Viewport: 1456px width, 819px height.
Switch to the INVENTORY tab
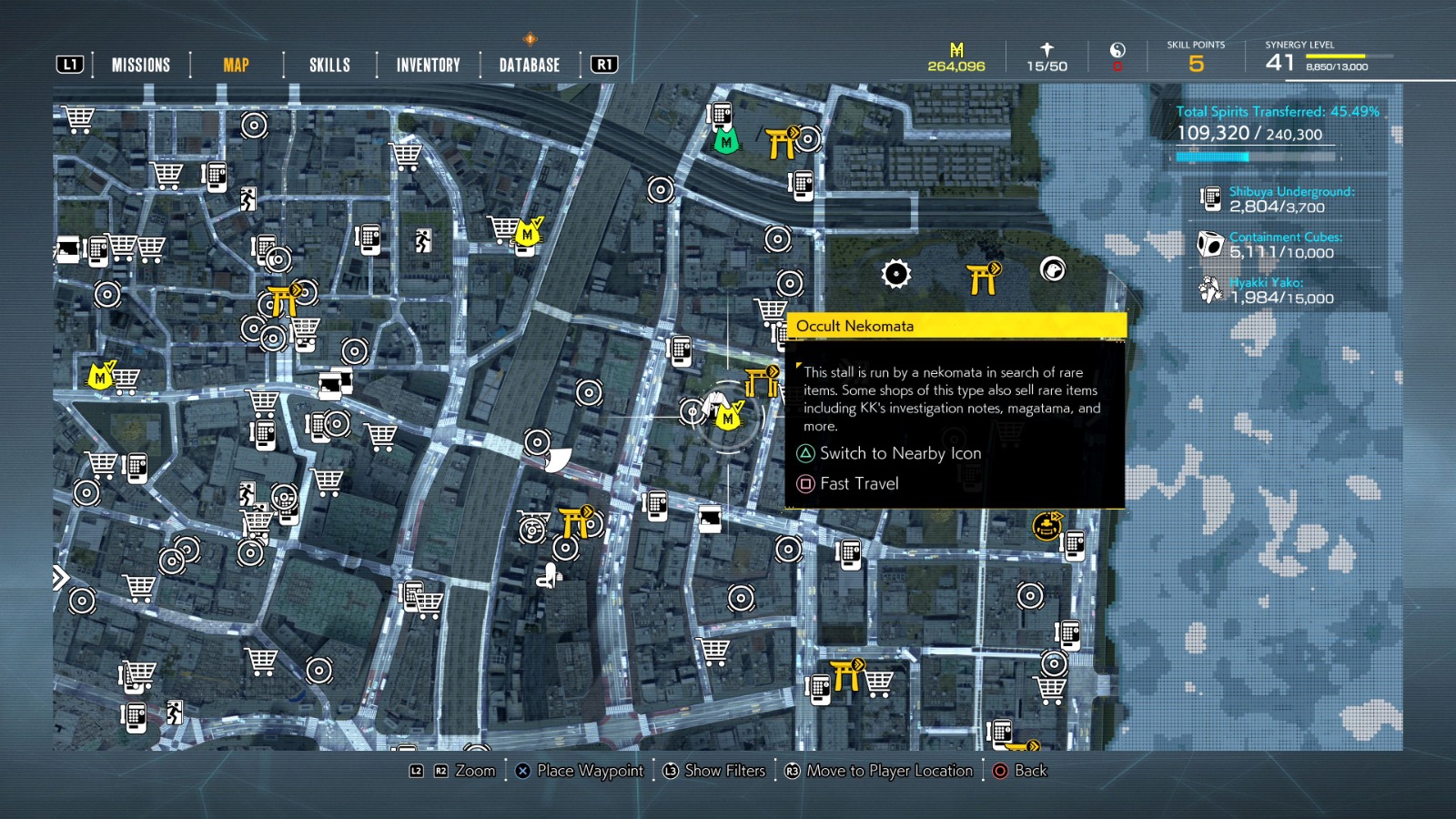(x=426, y=65)
